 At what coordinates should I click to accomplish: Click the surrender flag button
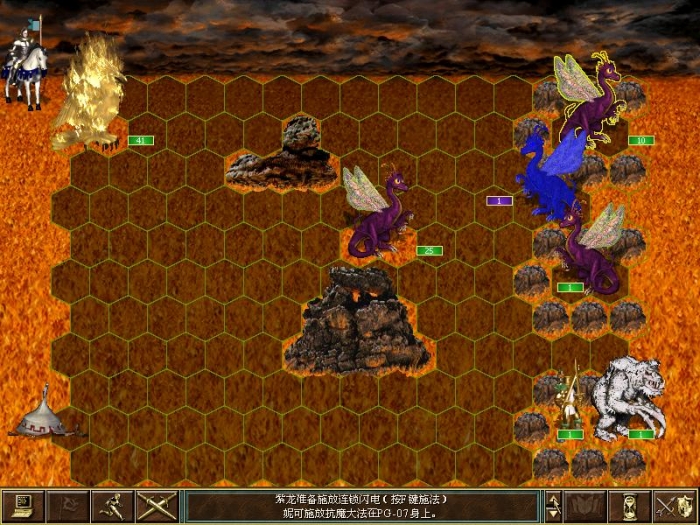pyautogui.click(x=66, y=506)
